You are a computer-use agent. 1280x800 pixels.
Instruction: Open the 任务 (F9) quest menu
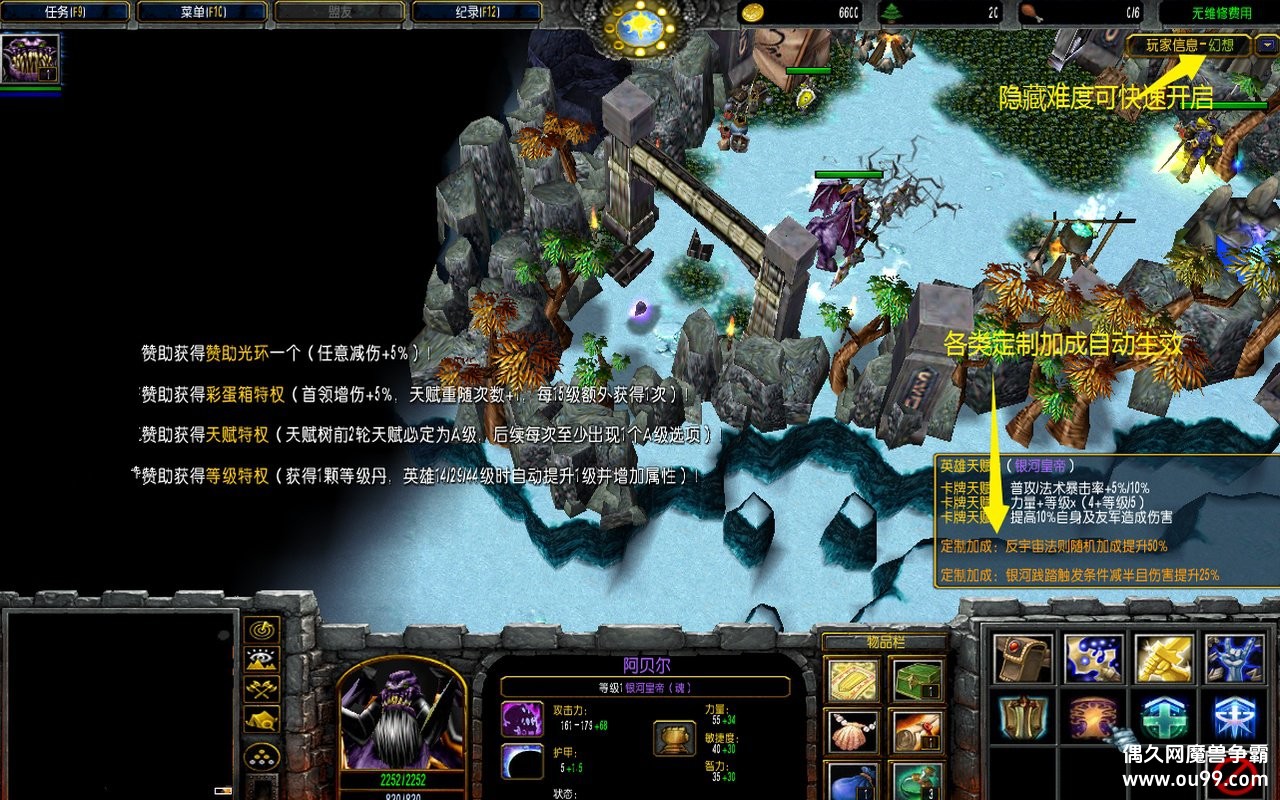click(x=67, y=12)
